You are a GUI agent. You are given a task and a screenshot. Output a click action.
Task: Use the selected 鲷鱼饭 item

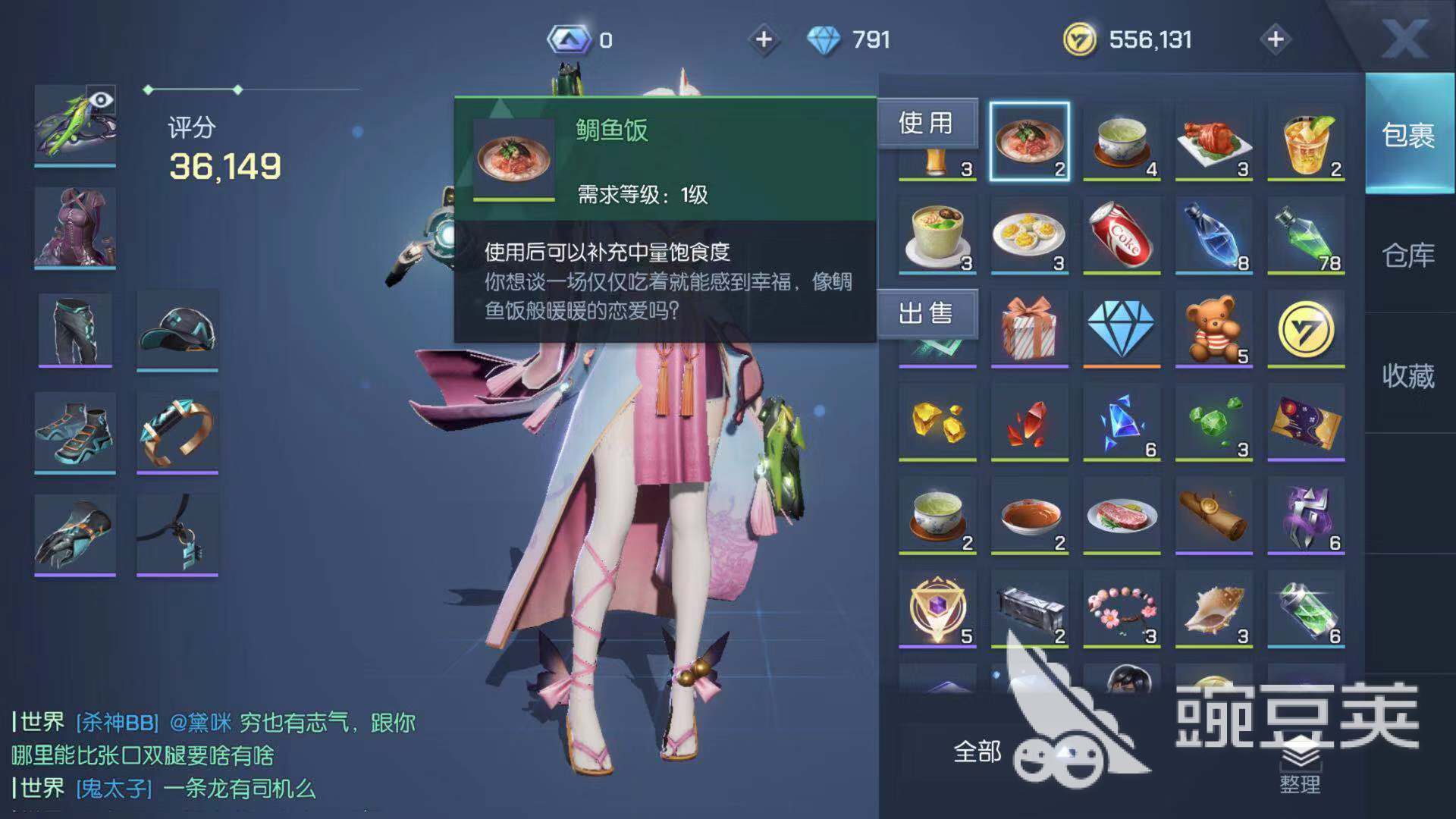click(926, 123)
